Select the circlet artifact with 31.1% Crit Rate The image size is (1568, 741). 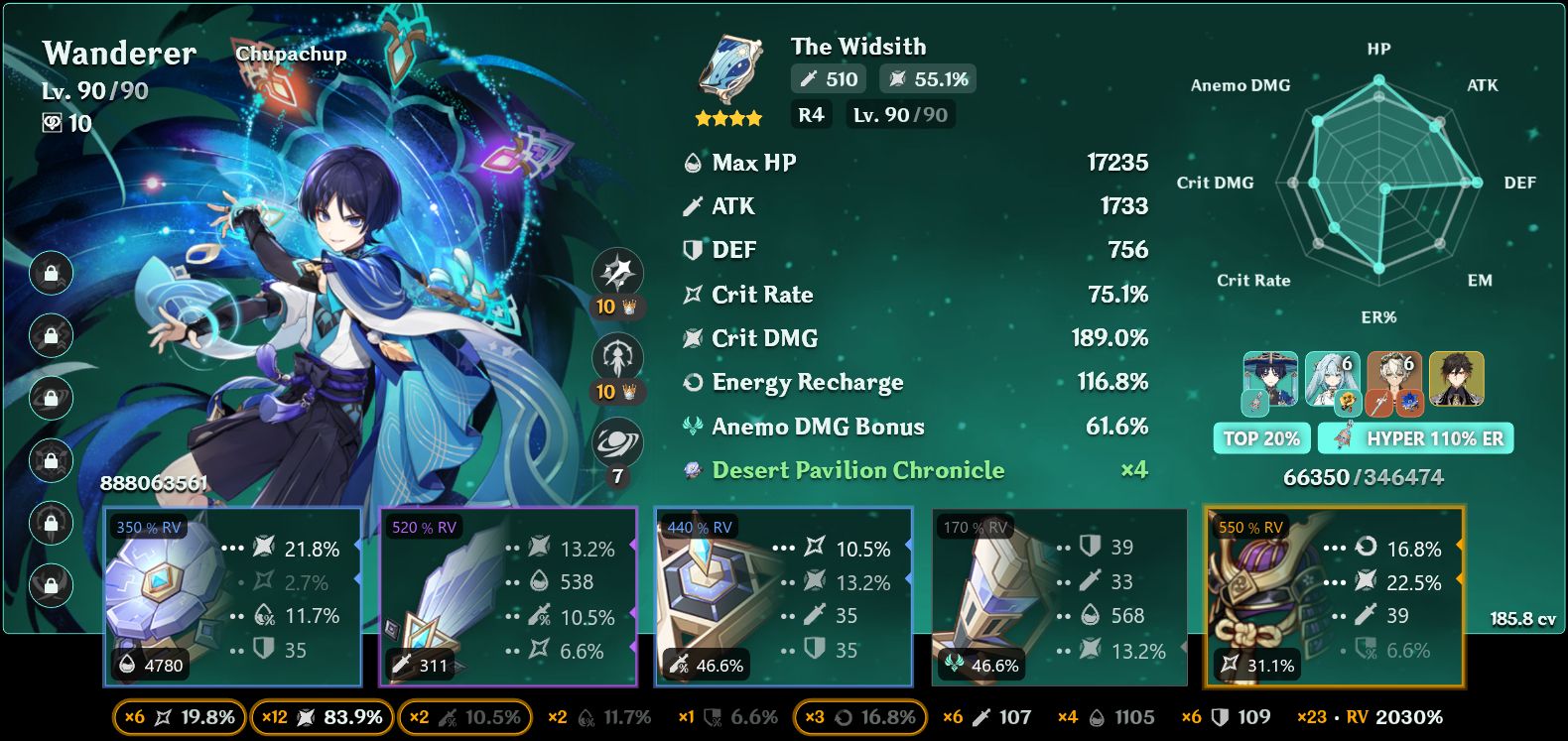coord(1334,596)
